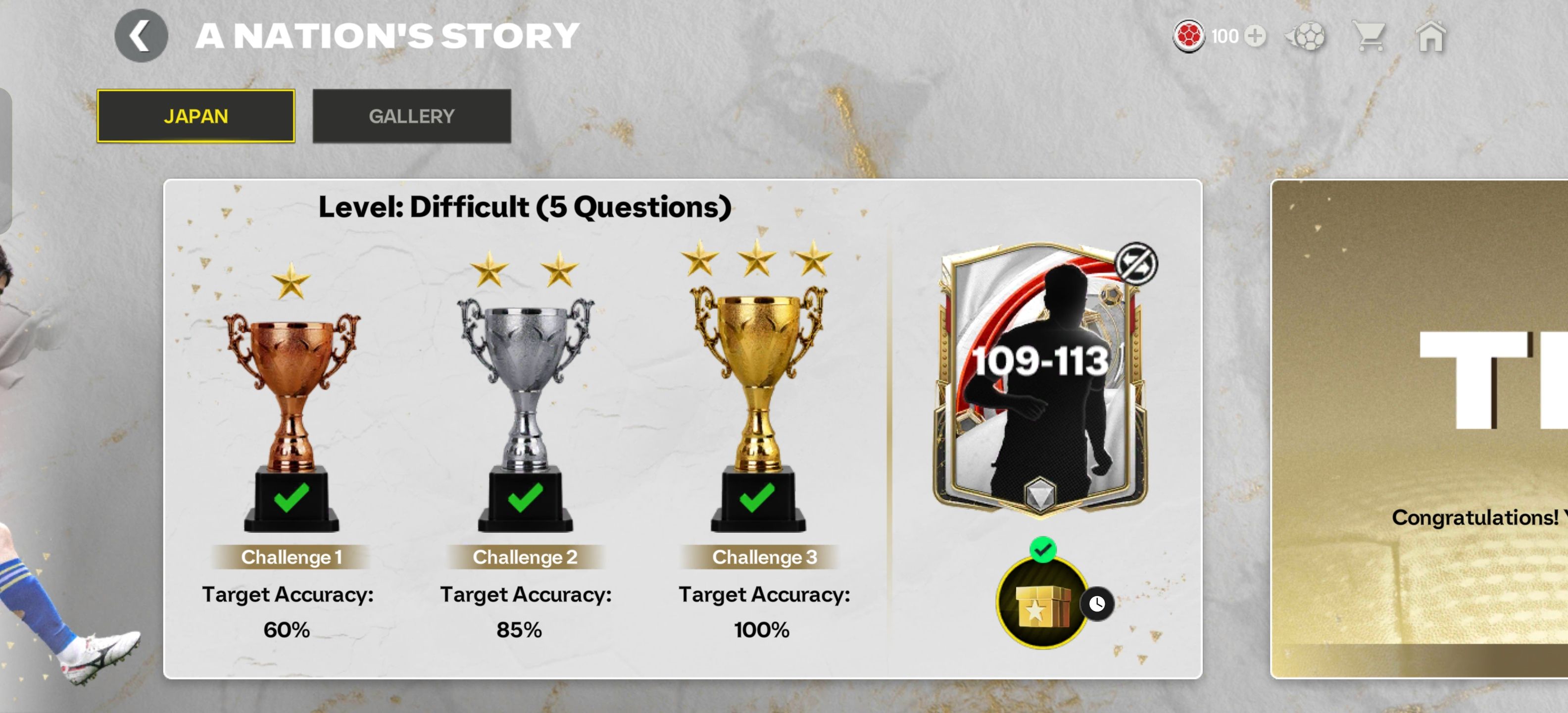Open the soccer ball megaphone icon
Viewport: 1568px width, 713px height.
(1305, 37)
